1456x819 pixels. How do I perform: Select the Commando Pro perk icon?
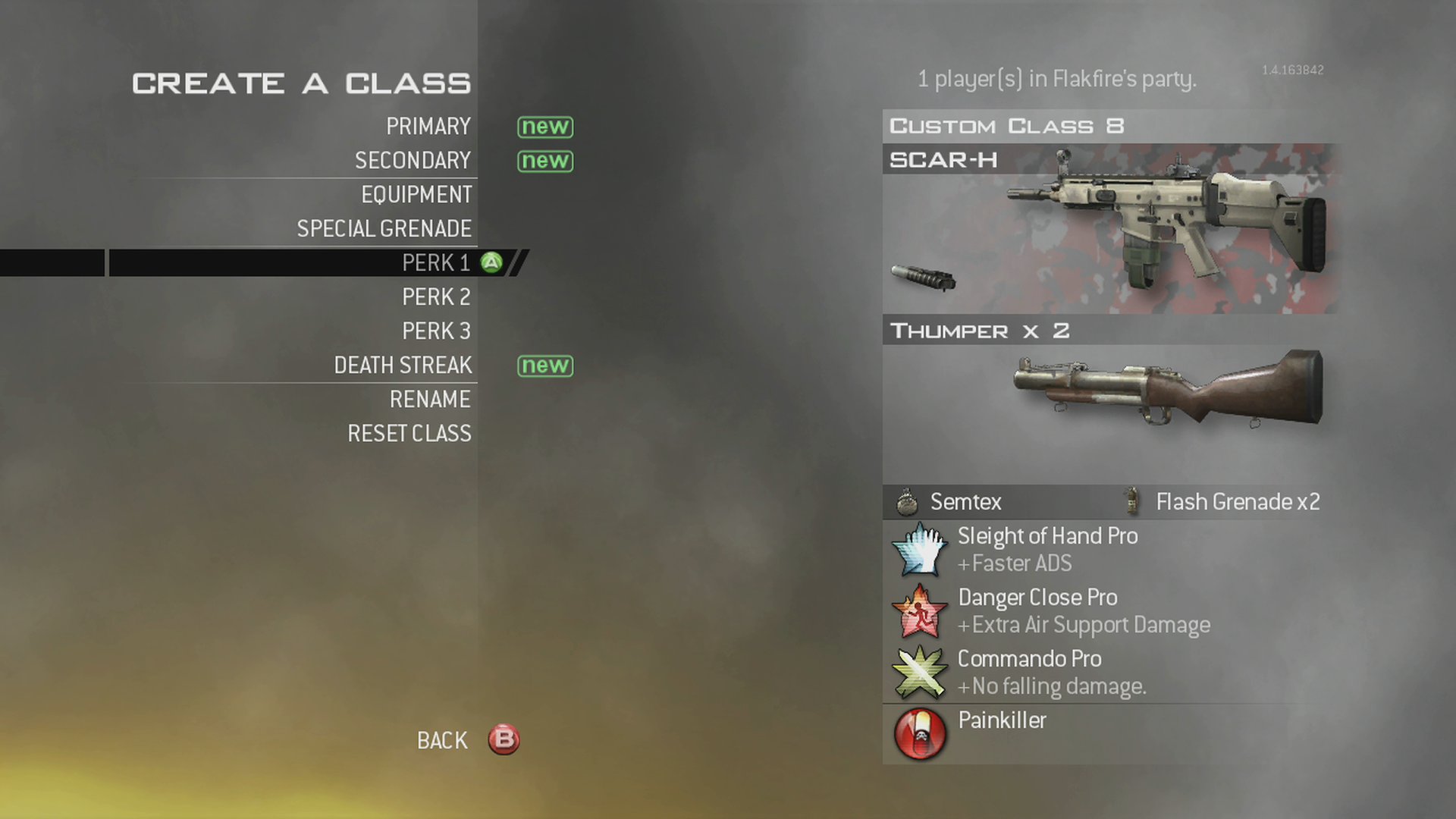point(919,672)
